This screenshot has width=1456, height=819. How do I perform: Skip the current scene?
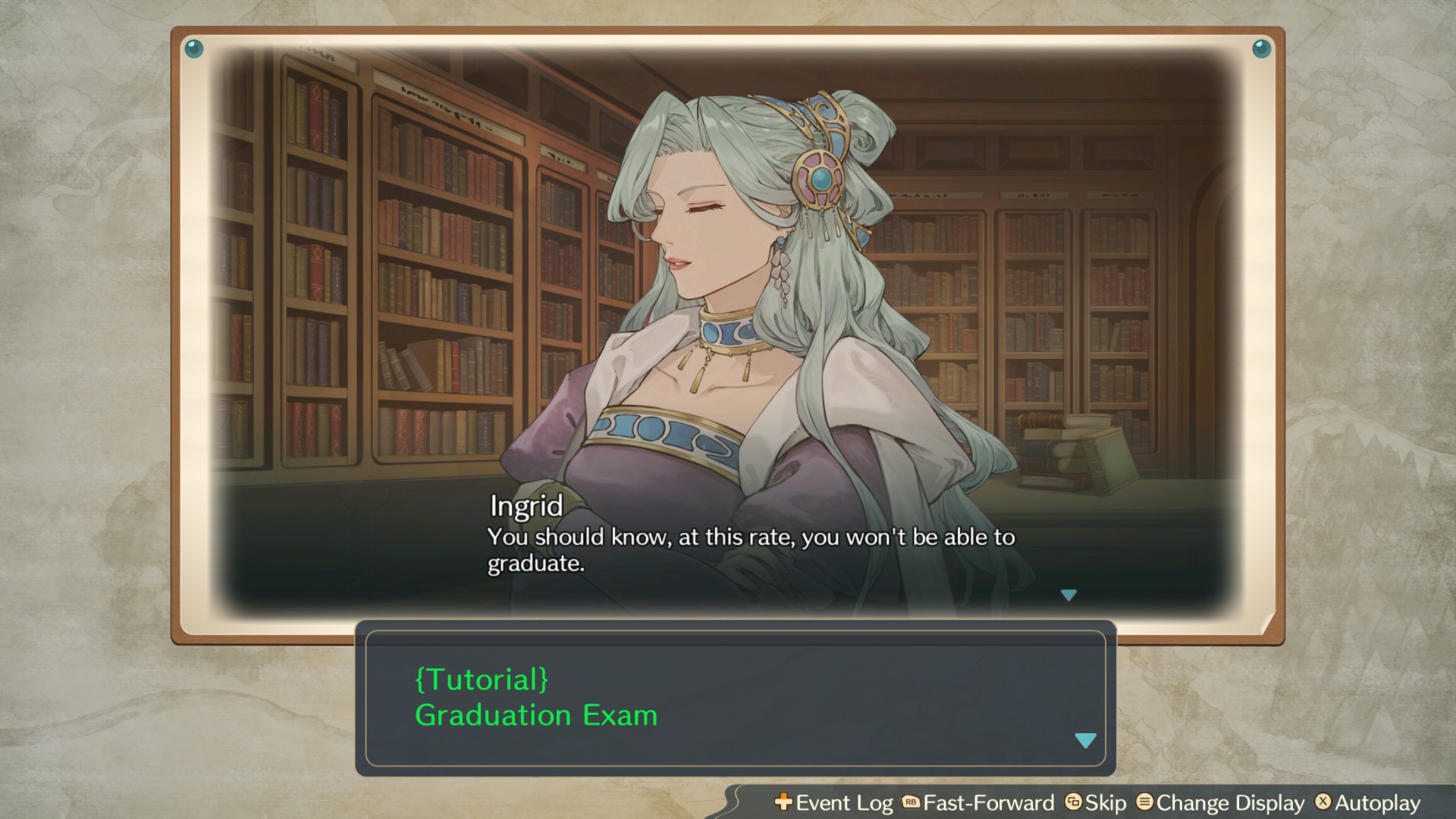click(1097, 802)
